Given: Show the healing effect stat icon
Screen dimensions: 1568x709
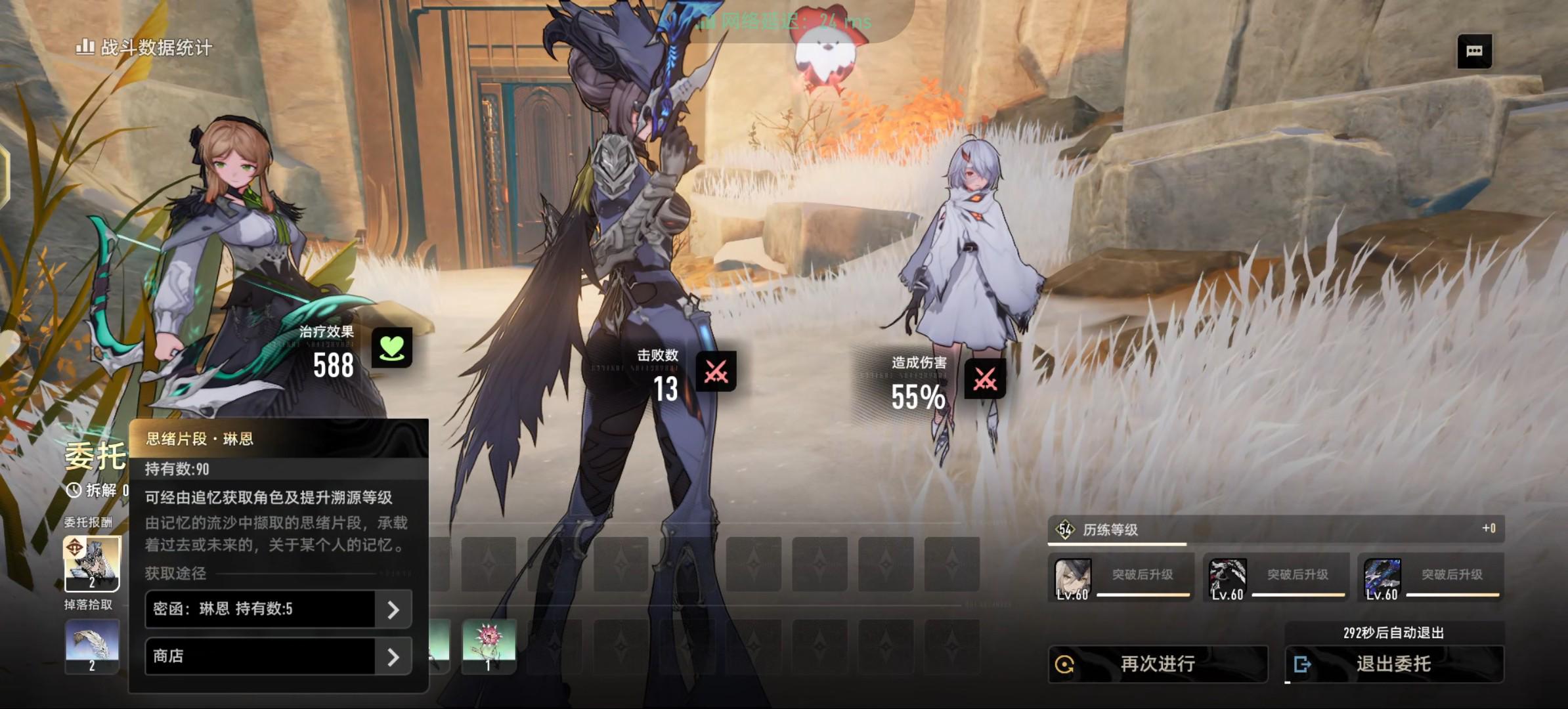Looking at the screenshot, I should point(392,348).
